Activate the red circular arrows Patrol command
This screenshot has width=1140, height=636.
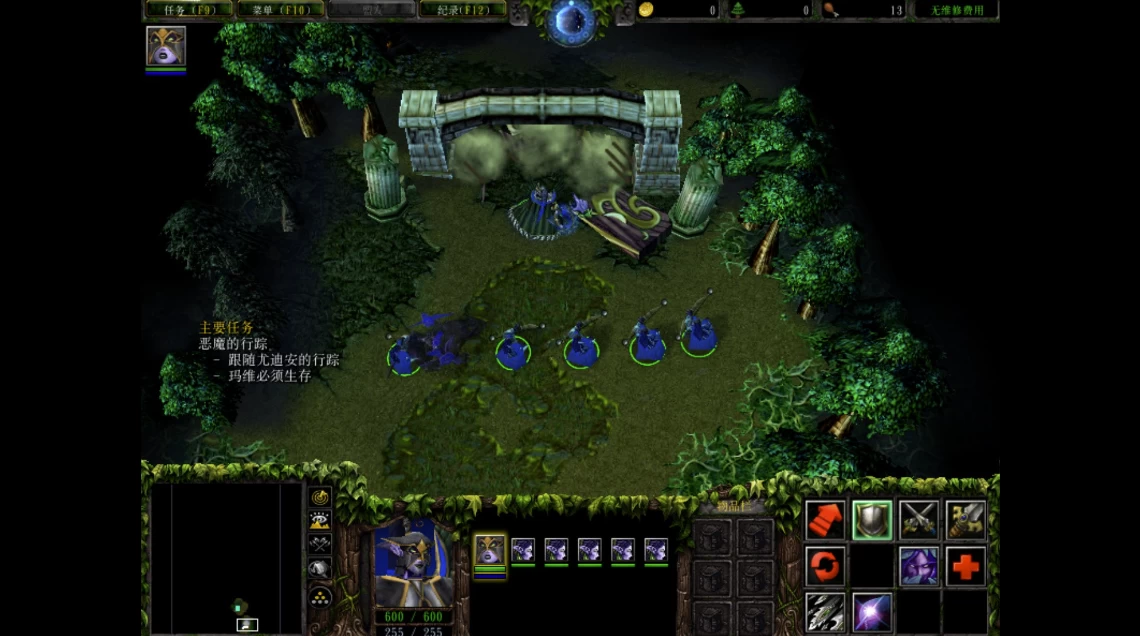point(825,566)
